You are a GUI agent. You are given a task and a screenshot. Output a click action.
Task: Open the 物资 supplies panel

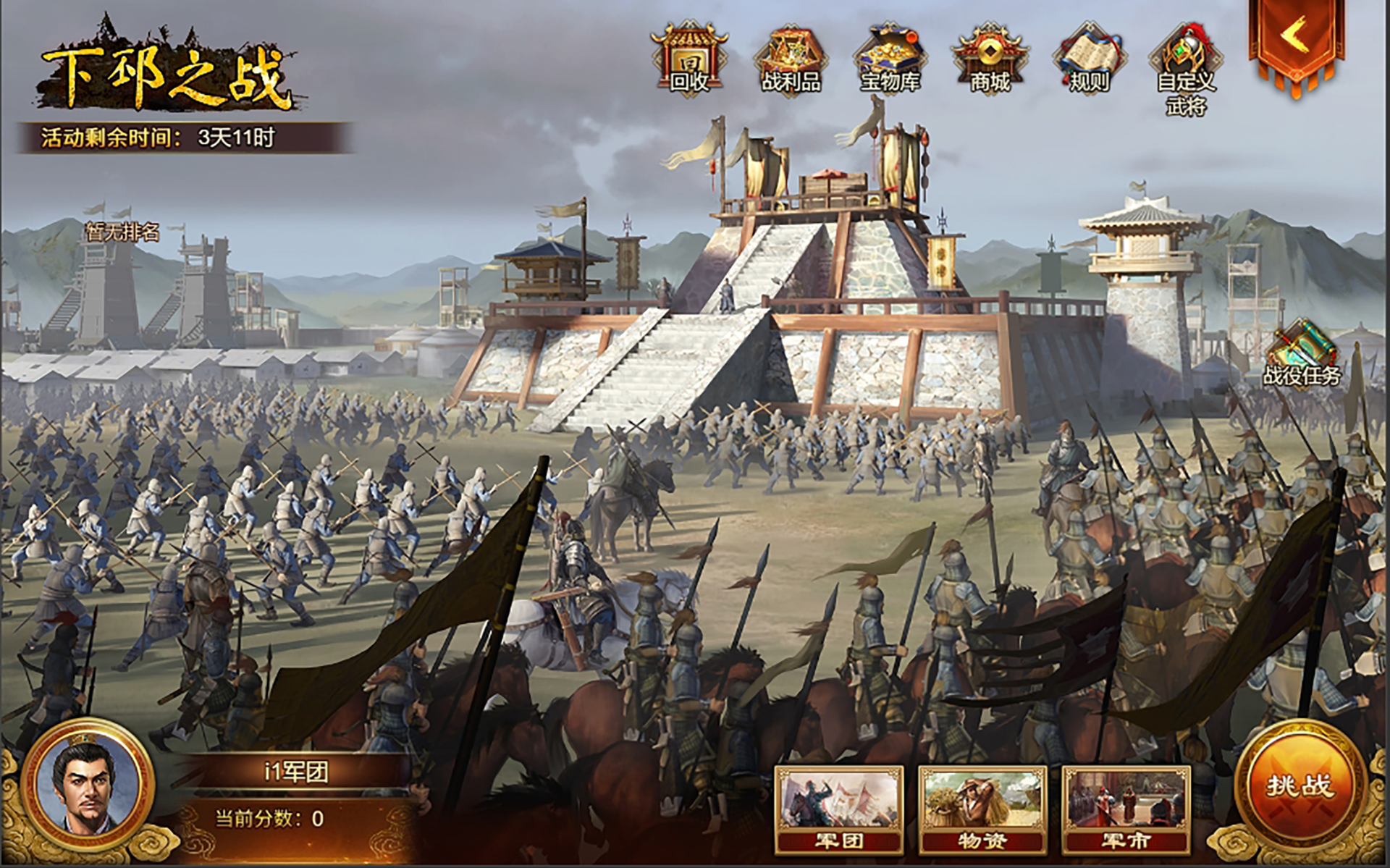click(982, 808)
